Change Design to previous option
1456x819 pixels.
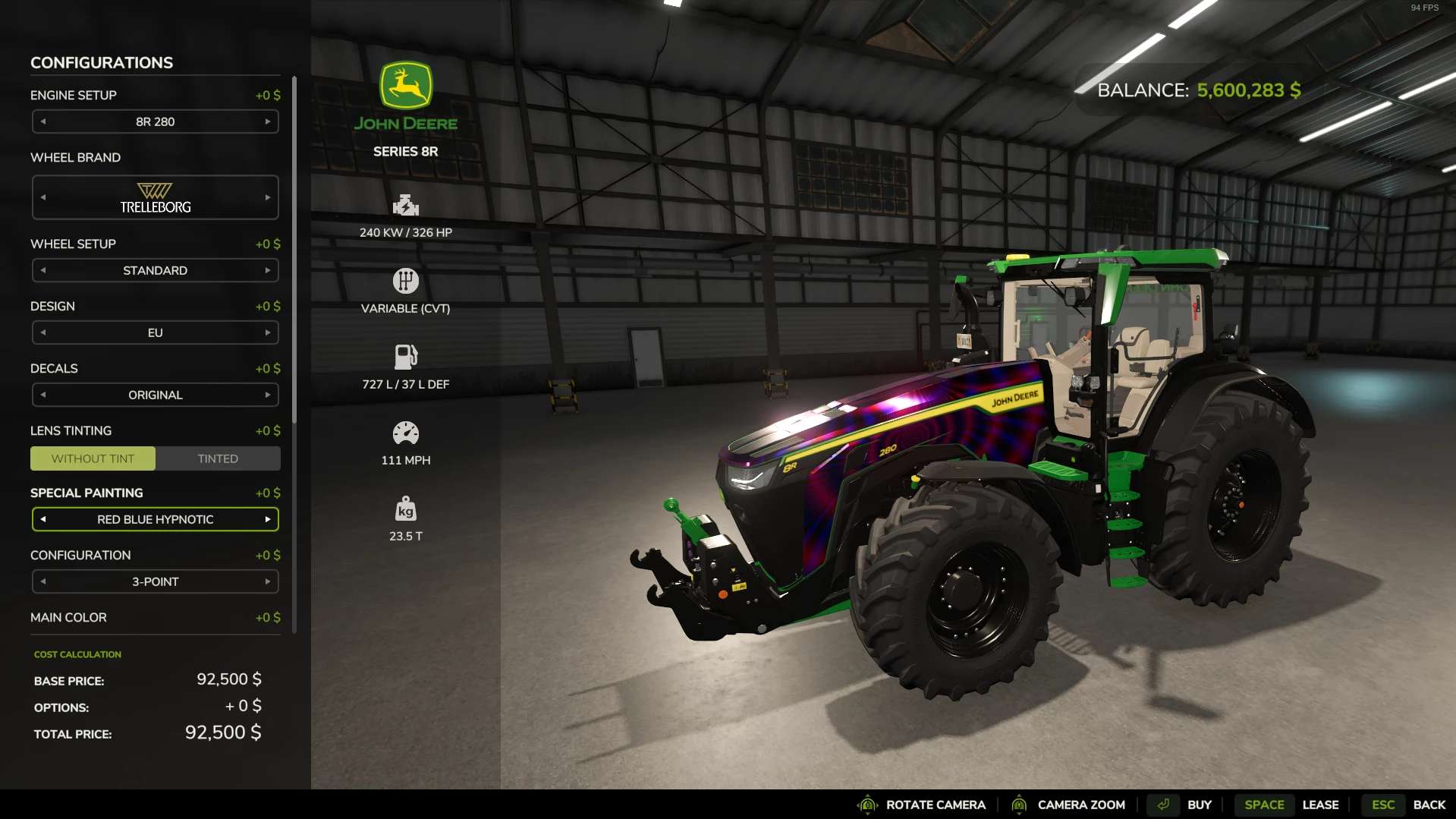43,332
